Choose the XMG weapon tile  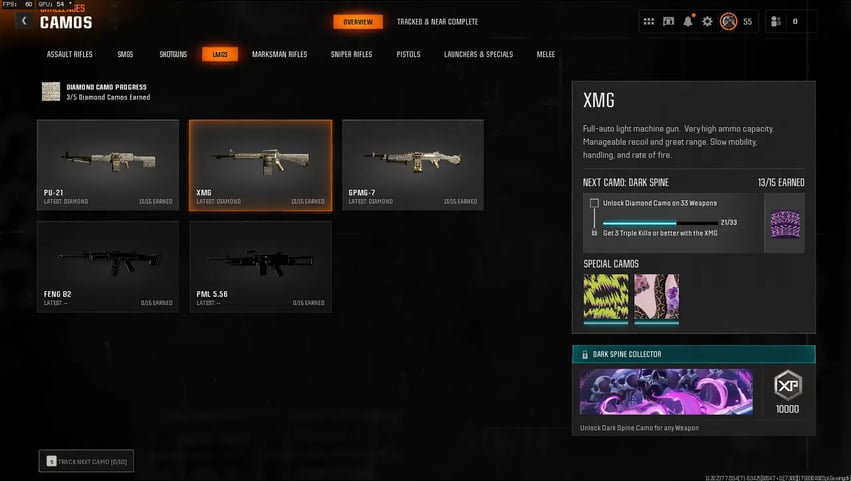[260, 164]
